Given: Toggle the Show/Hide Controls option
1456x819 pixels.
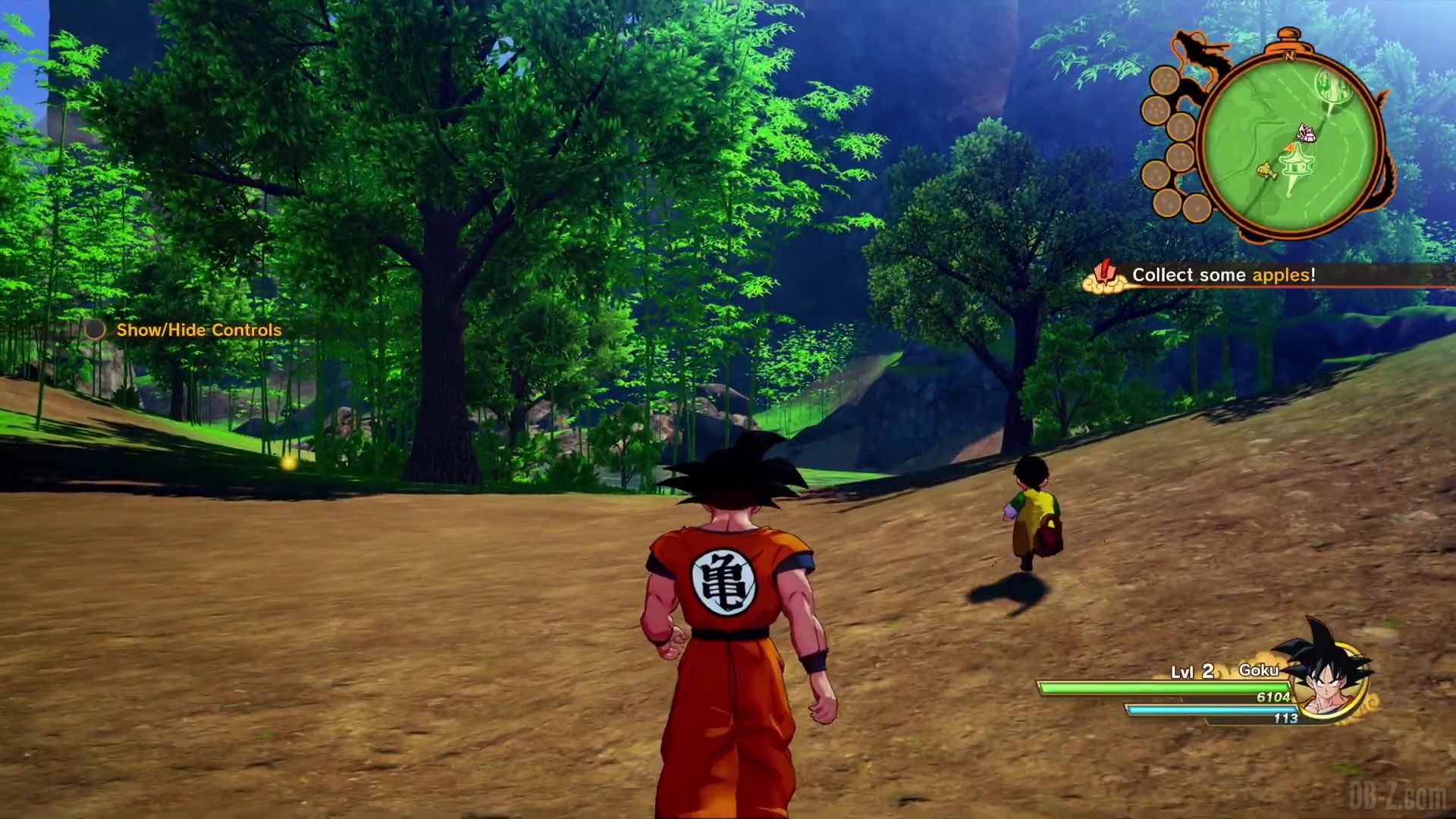Looking at the screenshot, I should (198, 330).
